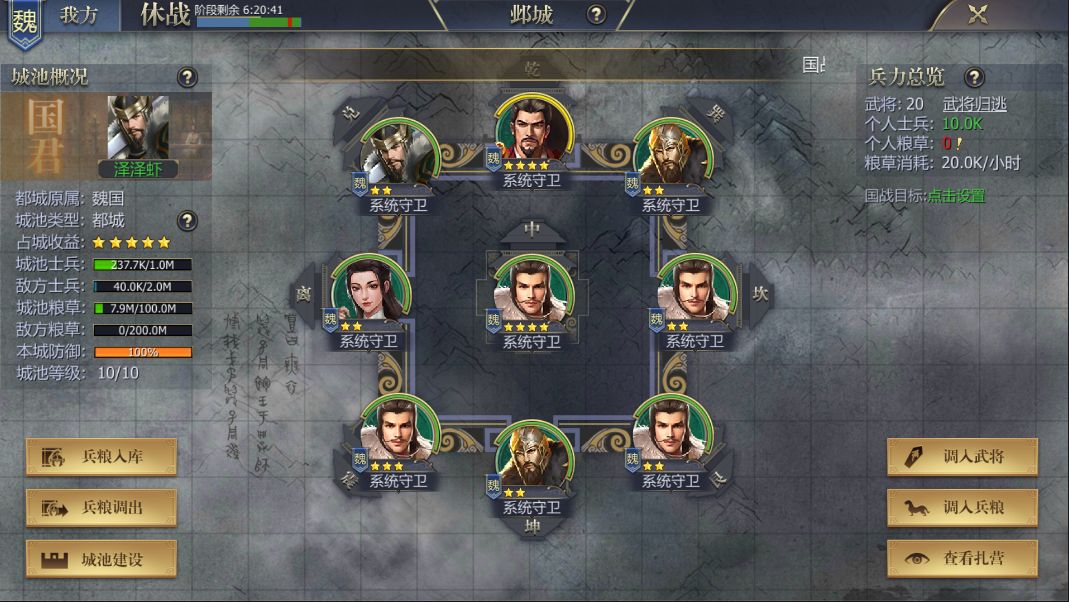Open 城池建设 city construction

(x=101, y=559)
